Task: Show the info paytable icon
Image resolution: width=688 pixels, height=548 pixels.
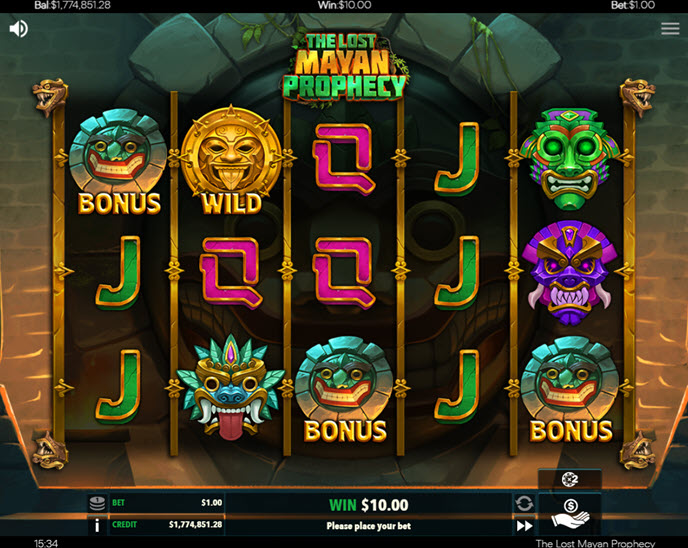Action: click(x=98, y=524)
